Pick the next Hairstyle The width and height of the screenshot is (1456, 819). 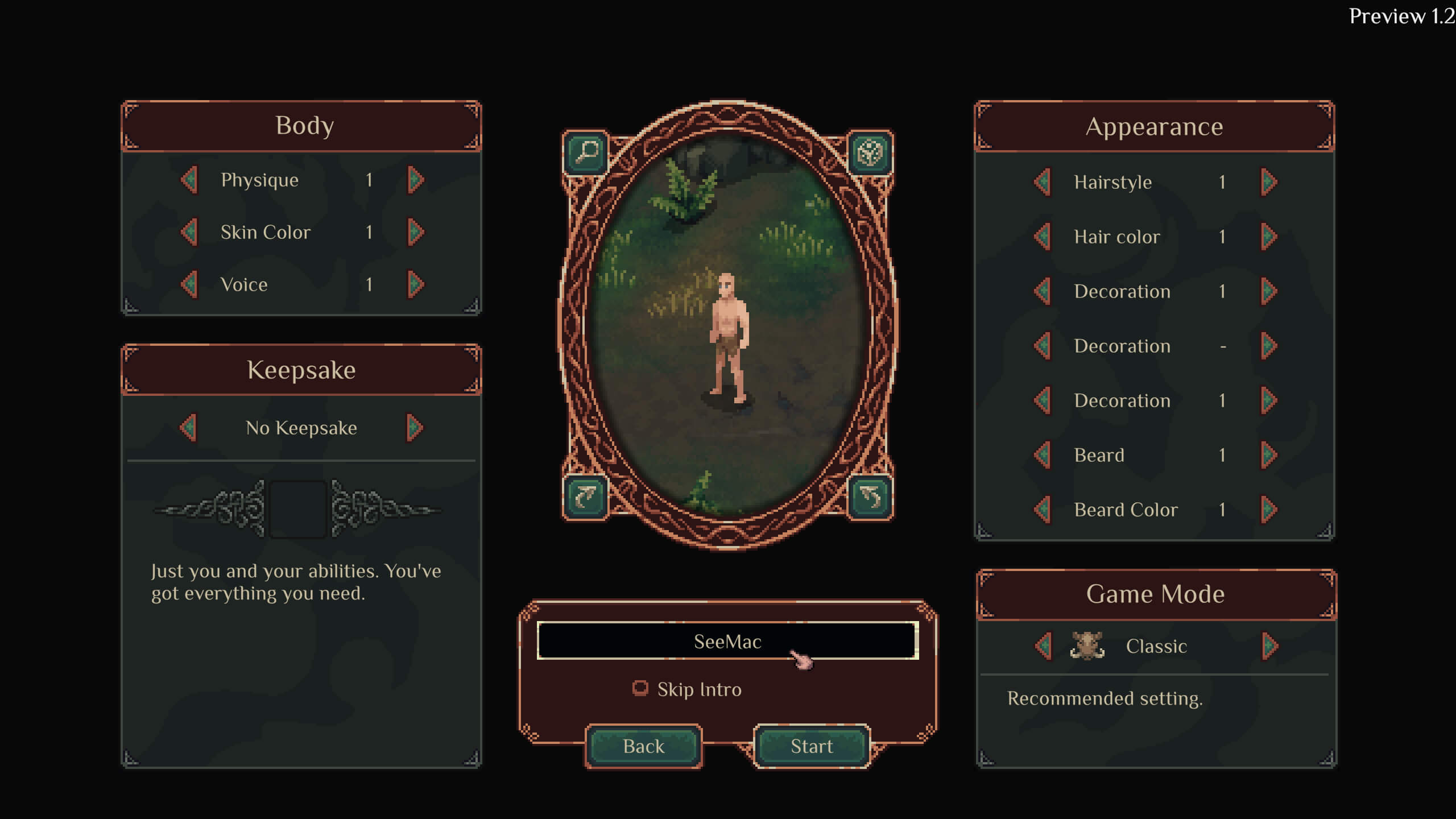(1269, 182)
